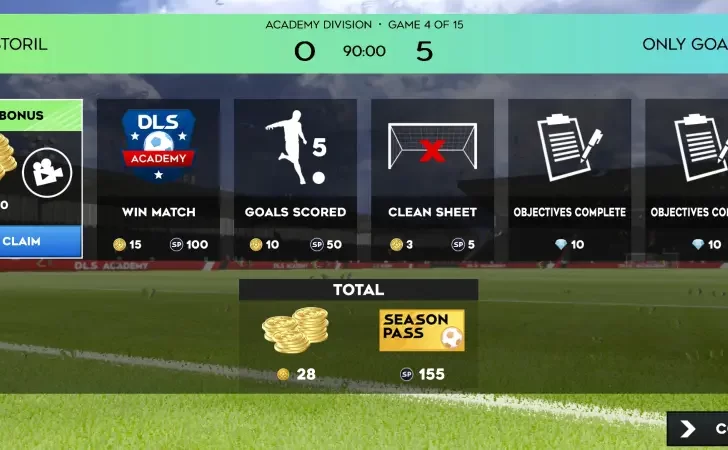This screenshot has height=450, width=728.
Task: Select the Goals Scored reward card
Action: click(x=295, y=180)
